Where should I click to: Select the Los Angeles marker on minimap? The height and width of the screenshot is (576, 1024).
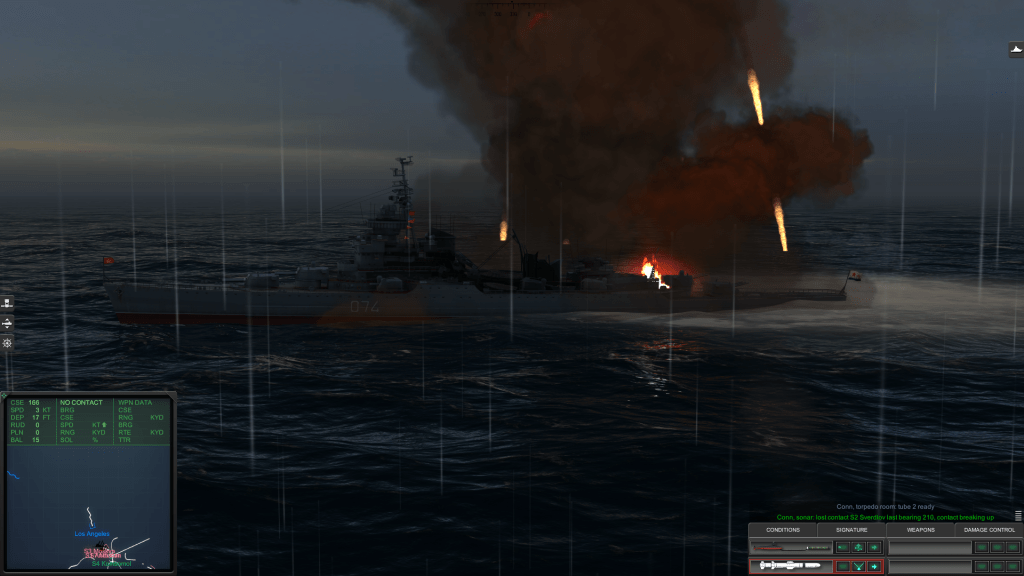pos(91,535)
